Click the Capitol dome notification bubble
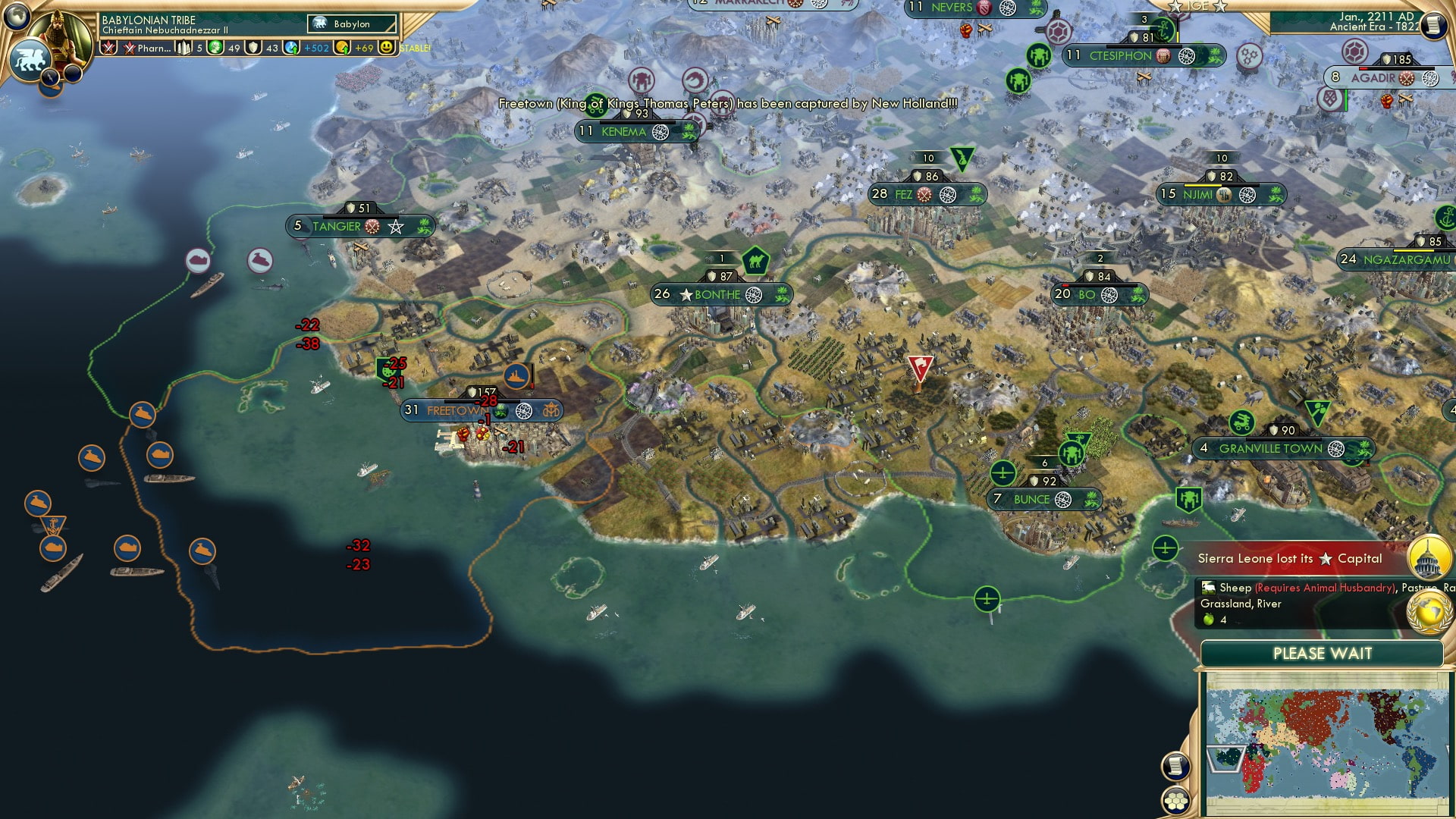Screen dimensions: 1456x819 [1429, 559]
